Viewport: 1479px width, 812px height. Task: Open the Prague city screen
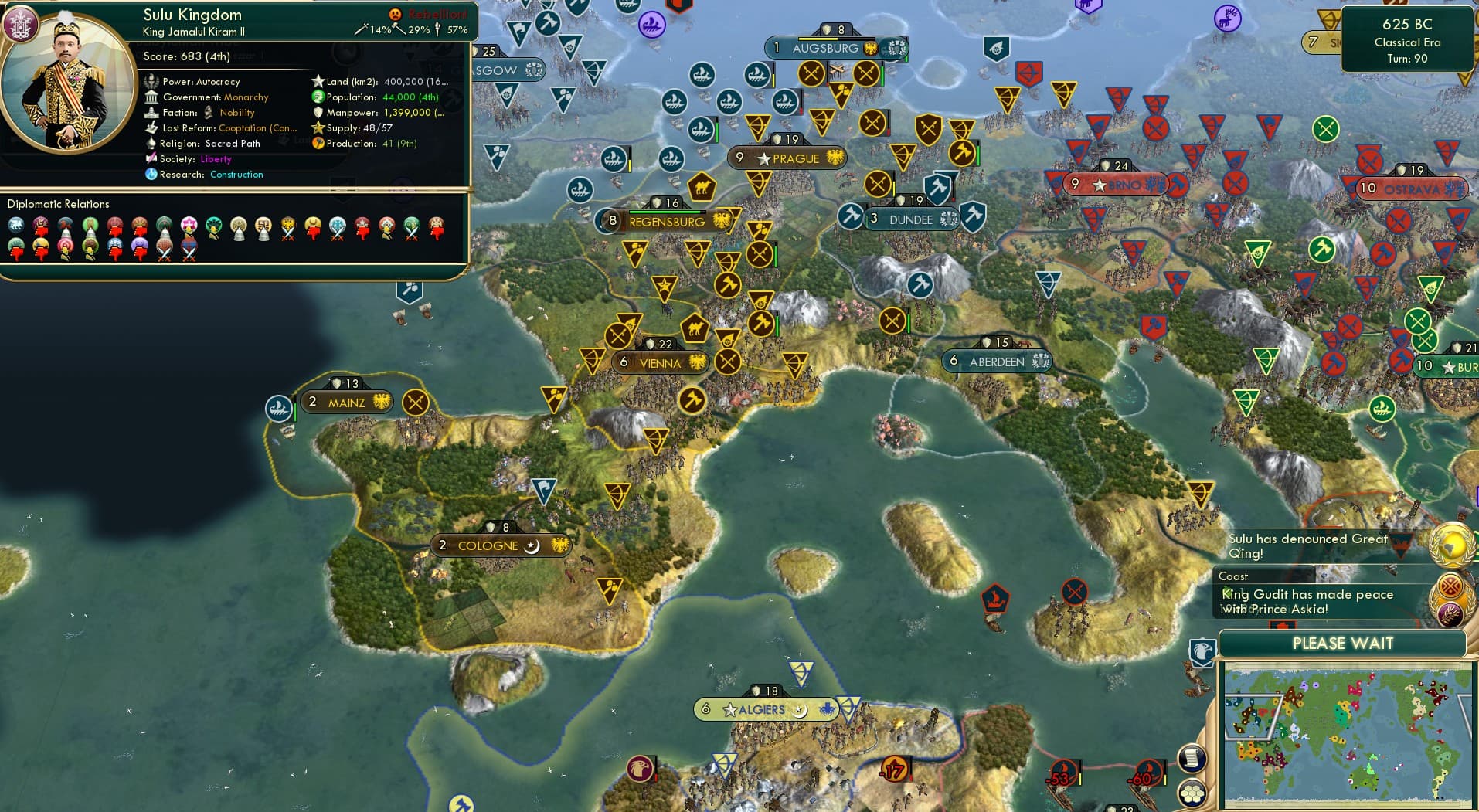pos(788,158)
